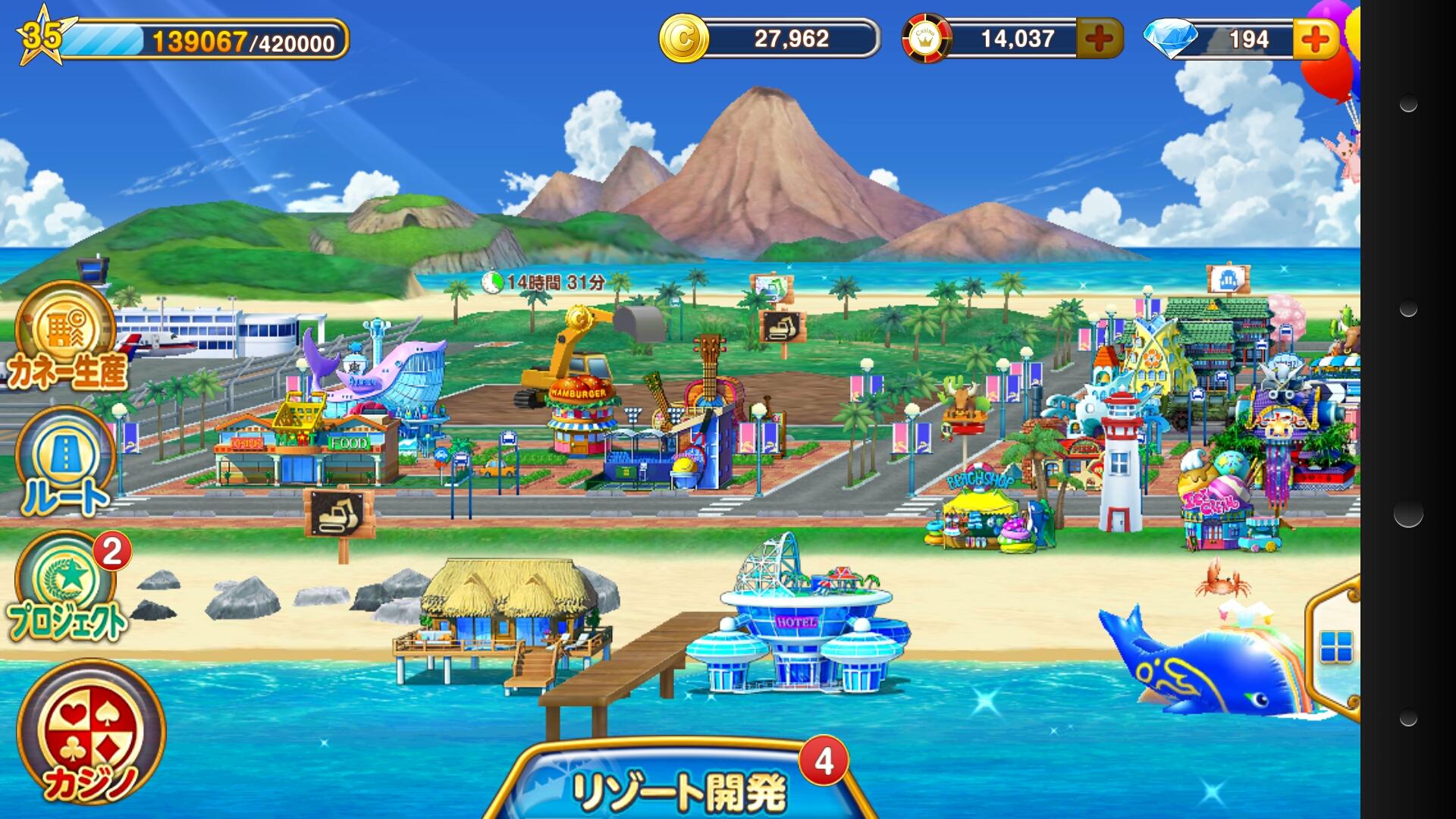
Task: Tap the excavator construction sign near the road
Action: (339, 514)
